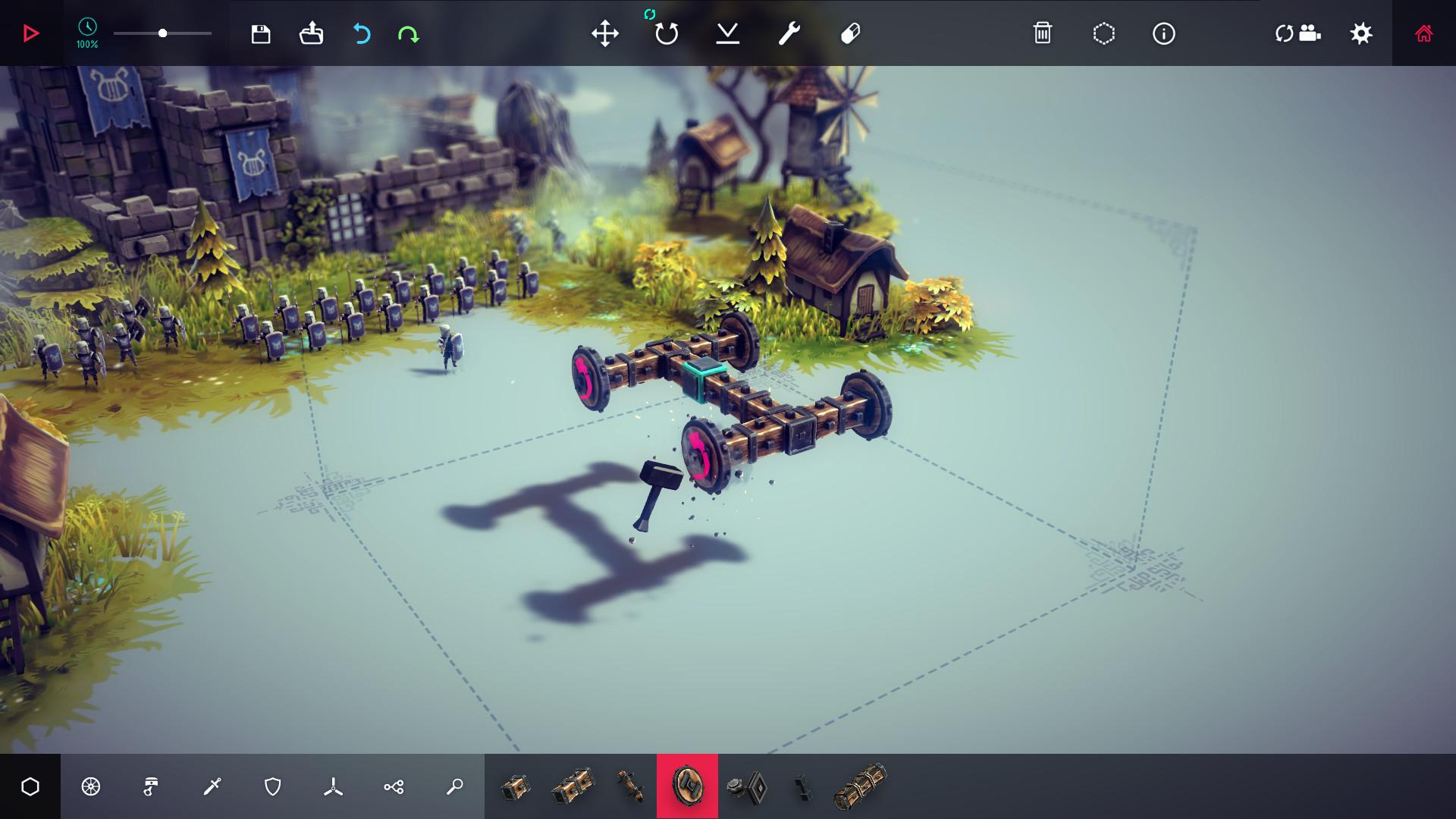Adjust the simulation speed slider
The image size is (1456, 819).
click(x=162, y=33)
